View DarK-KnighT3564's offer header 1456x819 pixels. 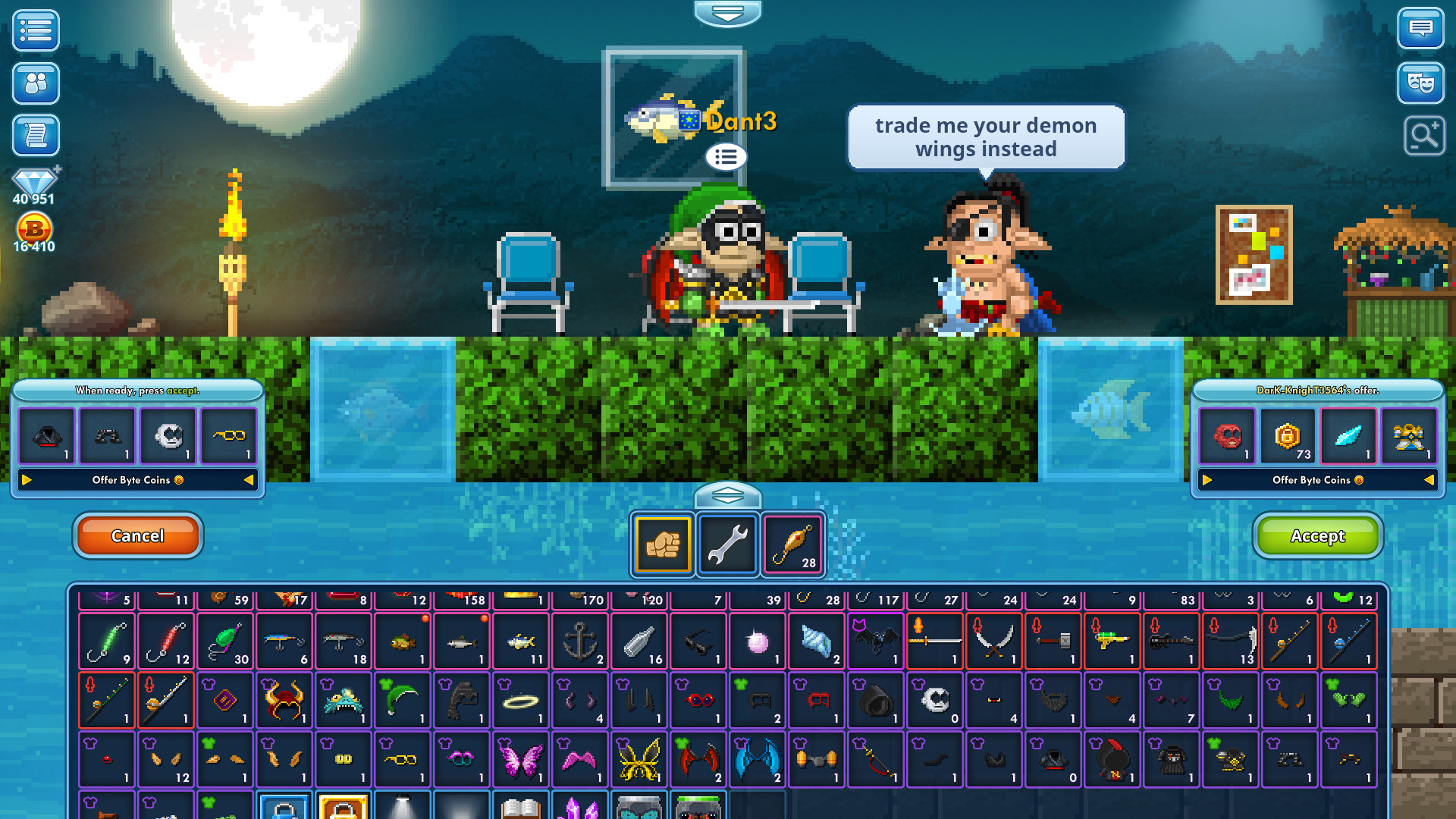click(x=1316, y=391)
